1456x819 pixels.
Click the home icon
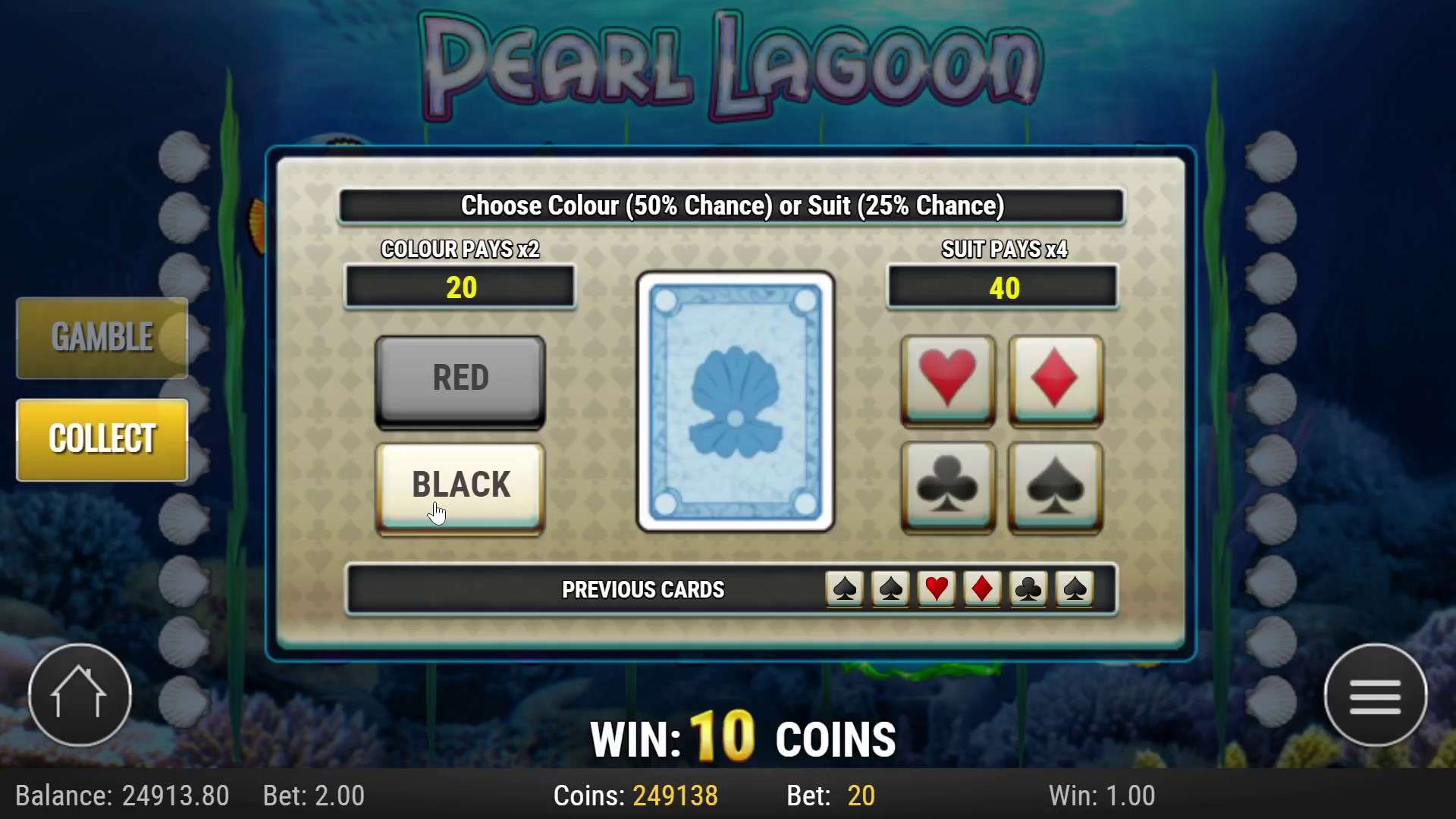79,695
